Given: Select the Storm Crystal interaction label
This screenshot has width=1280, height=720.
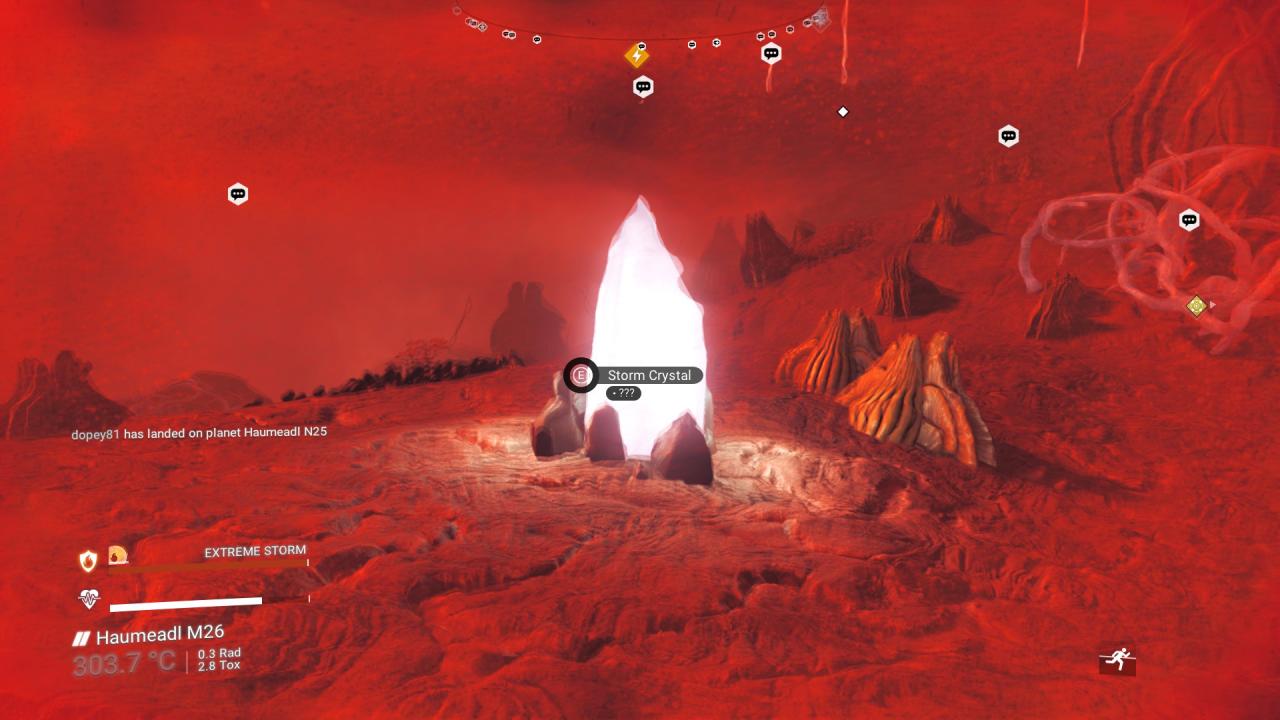Looking at the screenshot, I should pyautogui.click(x=649, y=375).
